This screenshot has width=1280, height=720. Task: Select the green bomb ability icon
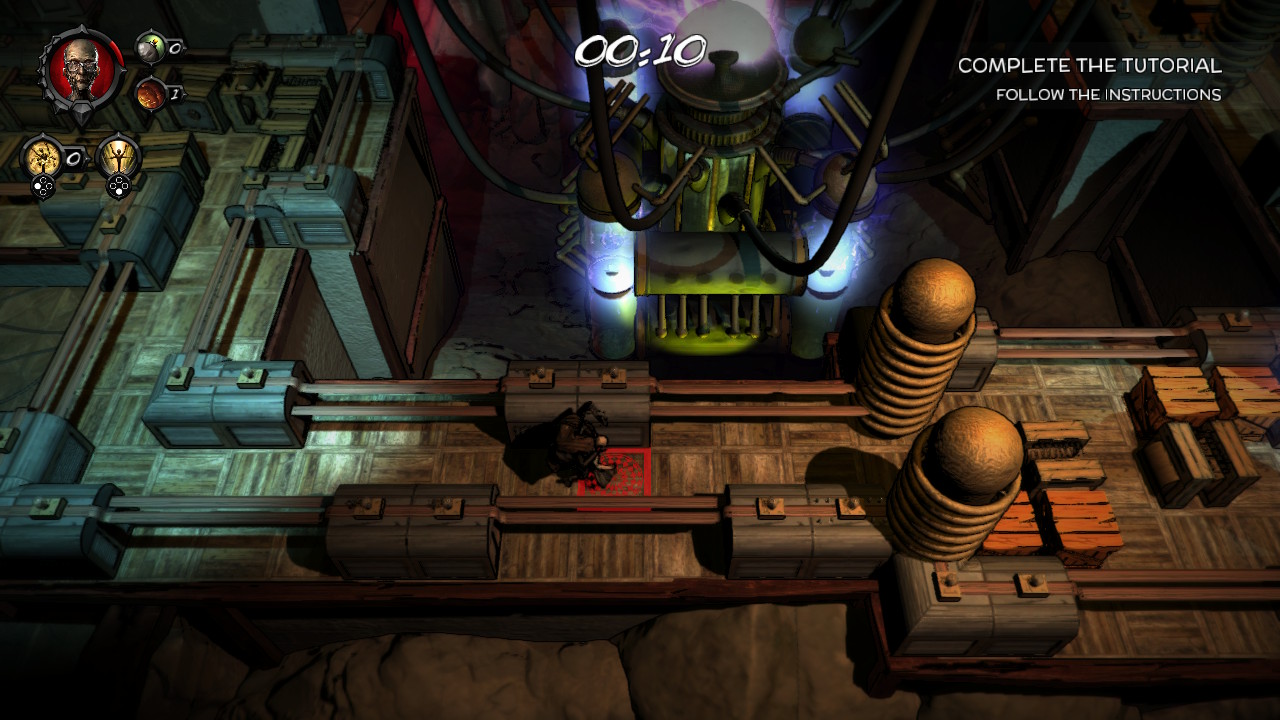tap(150, 49)
